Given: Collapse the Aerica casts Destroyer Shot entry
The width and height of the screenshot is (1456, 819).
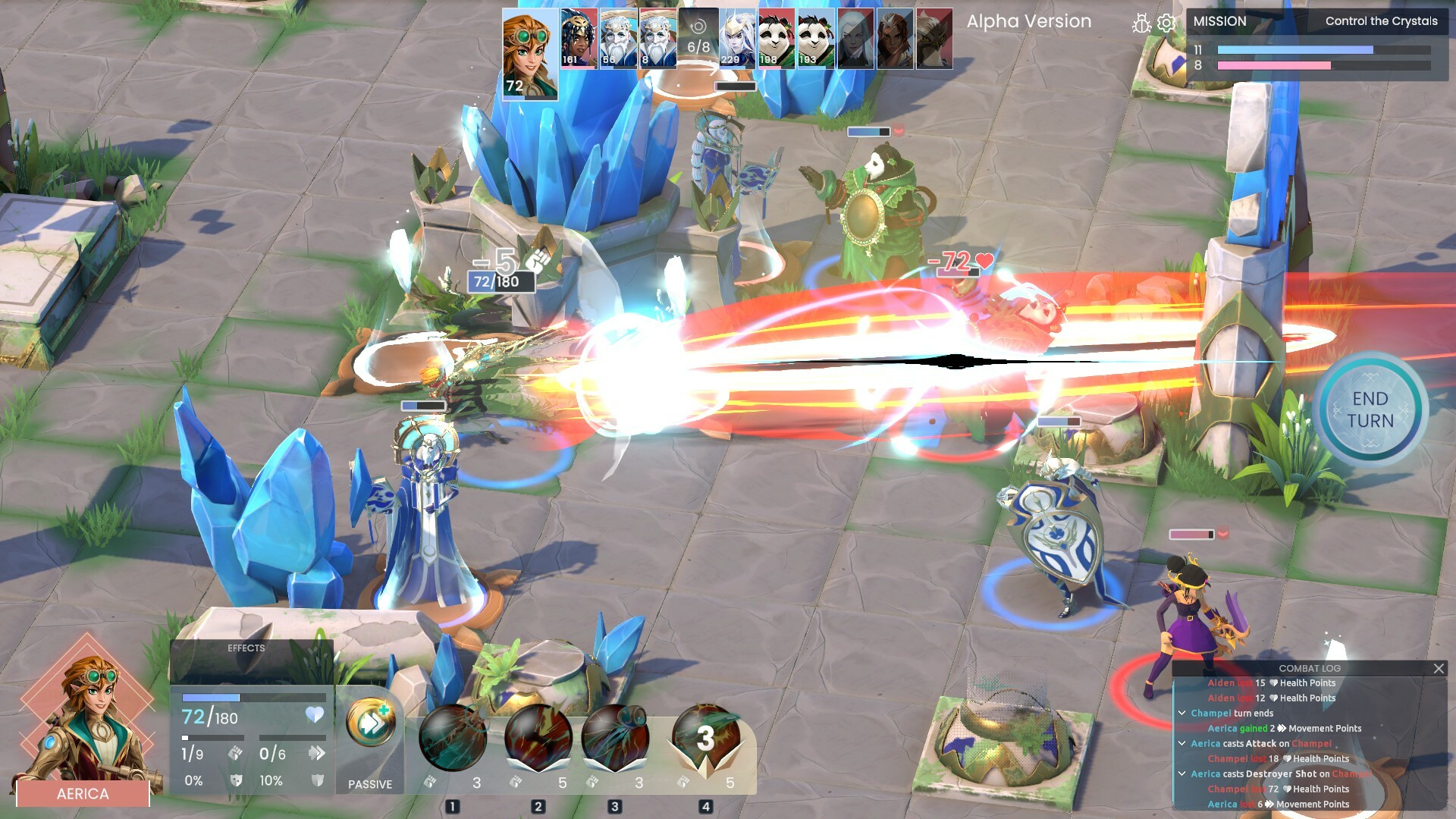Looking at the screenshot, I should tap(1182, 773).
